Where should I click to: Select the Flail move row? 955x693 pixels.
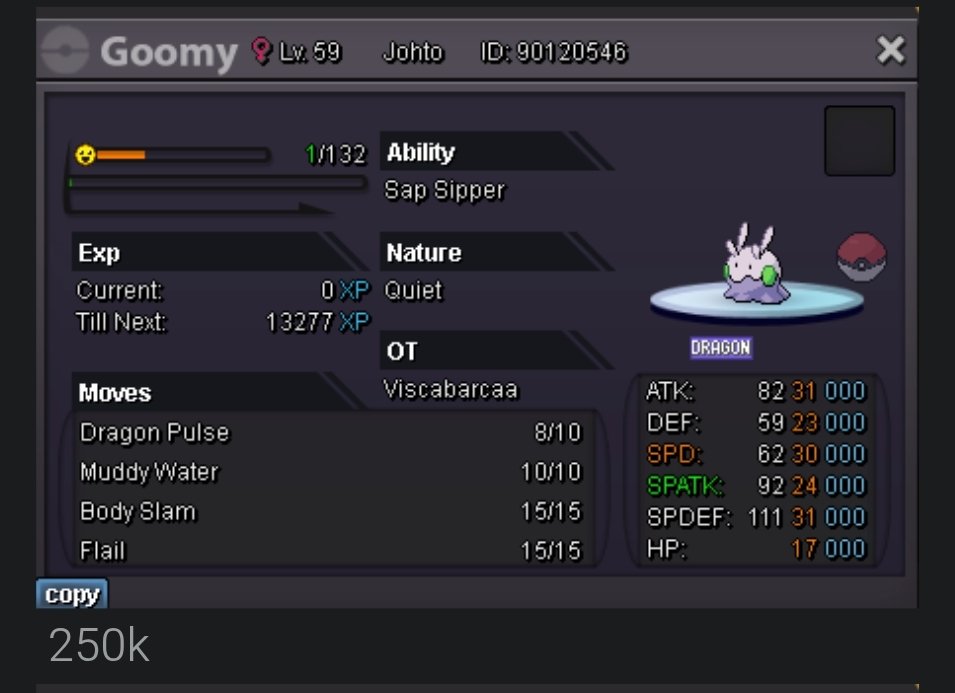point(330,550)
